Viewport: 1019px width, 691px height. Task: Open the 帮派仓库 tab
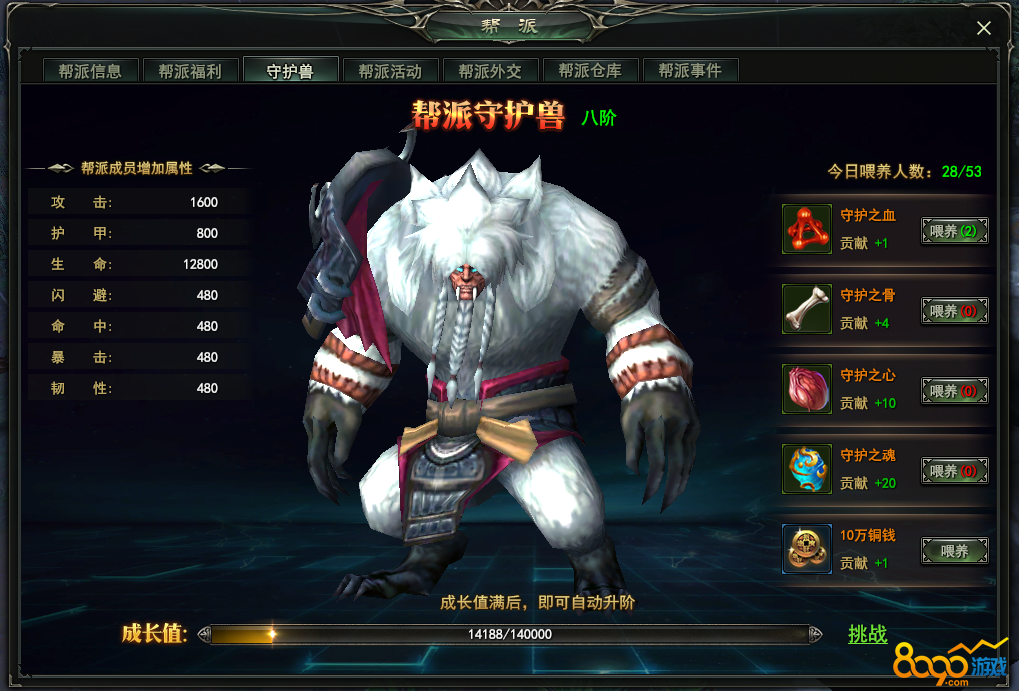point(590,71)
